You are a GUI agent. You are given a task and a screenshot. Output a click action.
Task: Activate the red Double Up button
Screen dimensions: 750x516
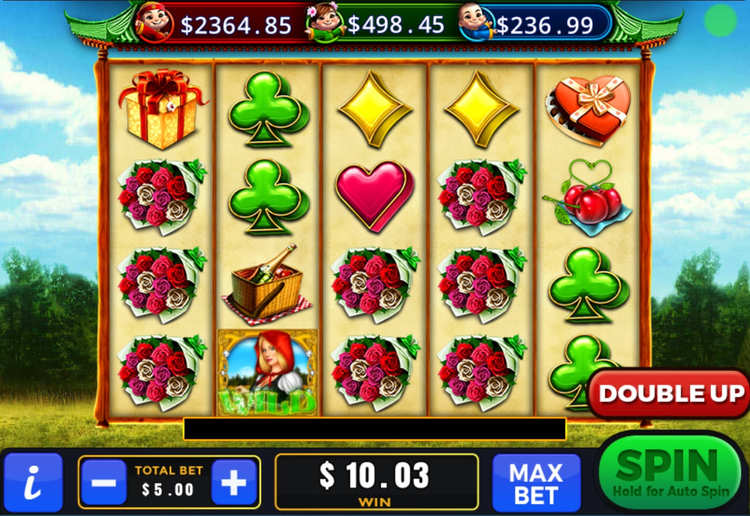pyautogui.click(x=670, y=394)
